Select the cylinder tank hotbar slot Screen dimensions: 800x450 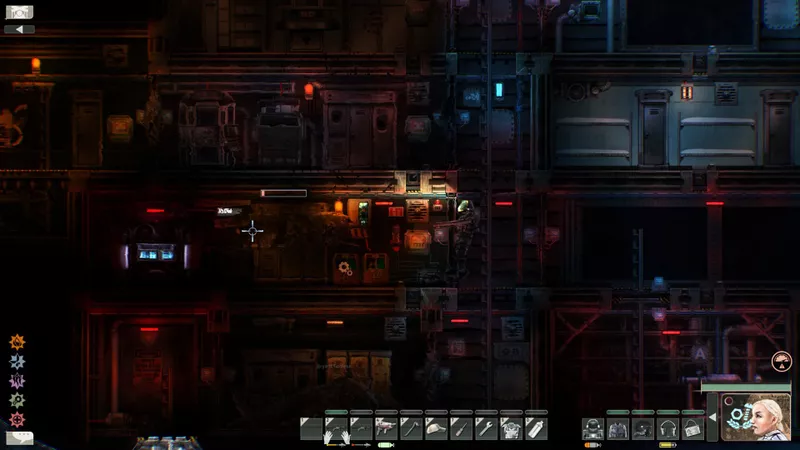536,428
